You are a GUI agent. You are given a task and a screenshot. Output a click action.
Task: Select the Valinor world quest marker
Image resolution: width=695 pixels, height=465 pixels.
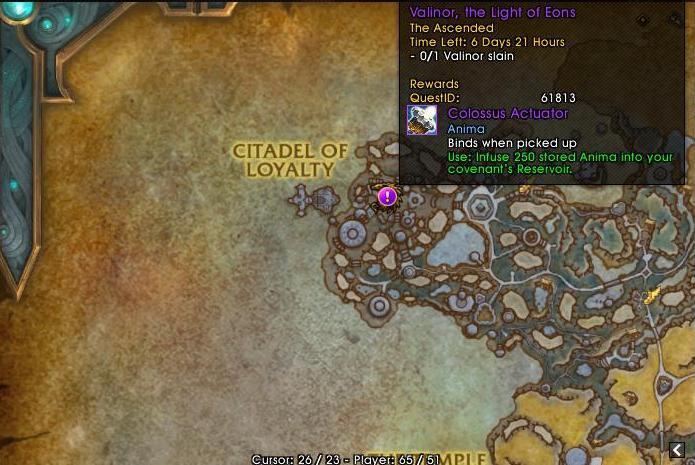pos(387,197)
